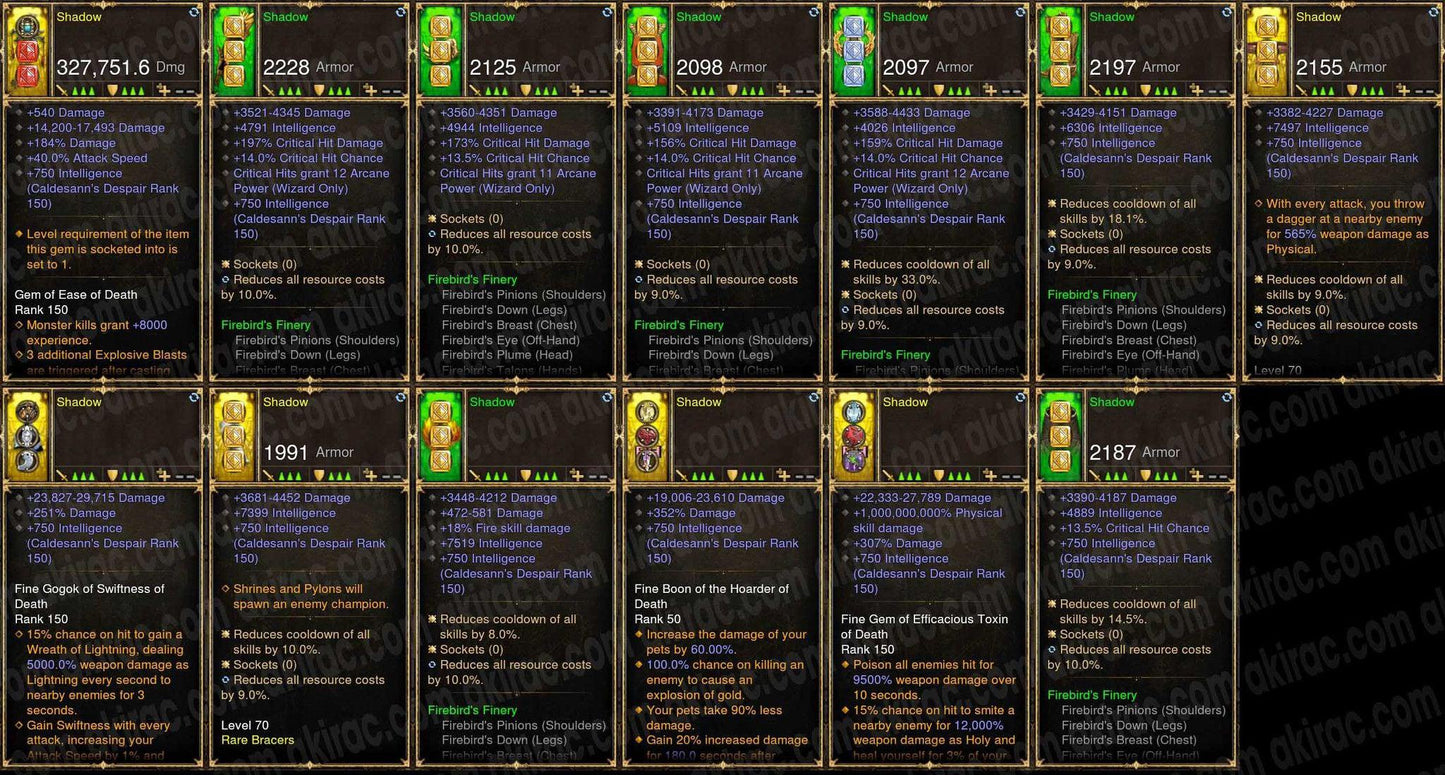The height and width of the screenshot is (775, 1445).
Task: Click the refresh icon on the Boon of the Hoarder card
Action: point(812,398)
